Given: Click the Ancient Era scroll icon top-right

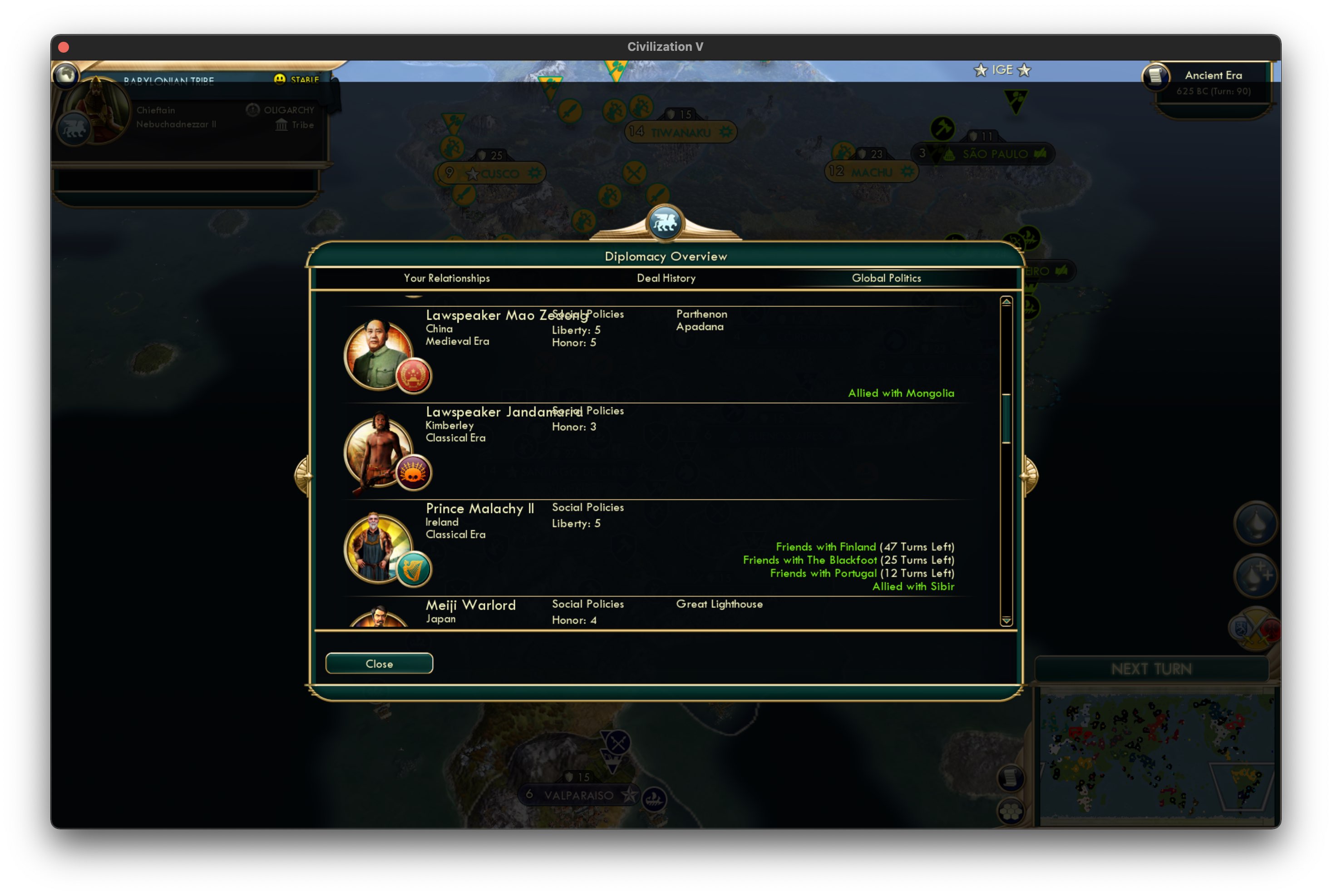Looking at the screenshot, I should tap(1155, 78).
